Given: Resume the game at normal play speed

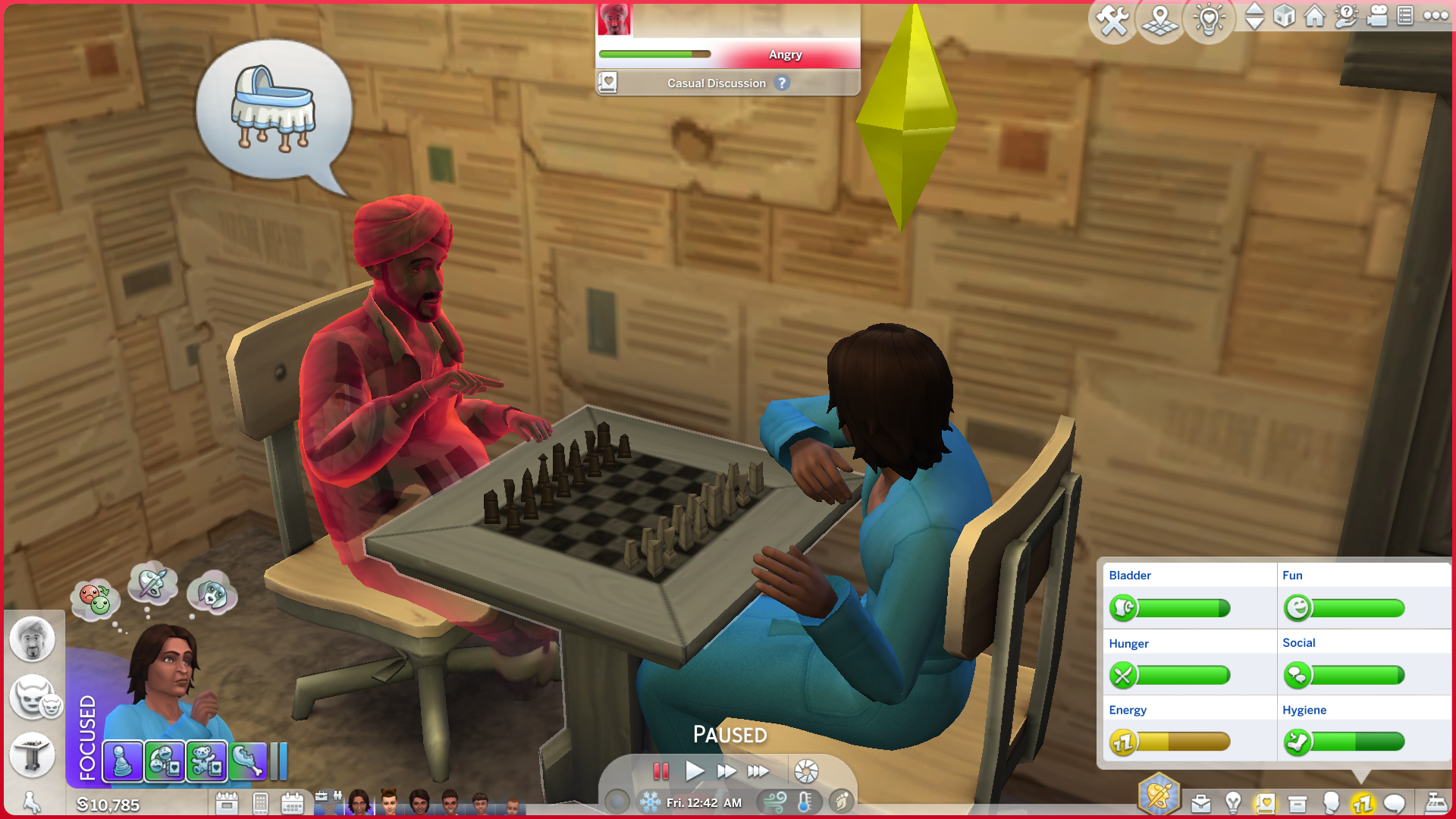Looking at the screenshot, I should click(694, 771).
